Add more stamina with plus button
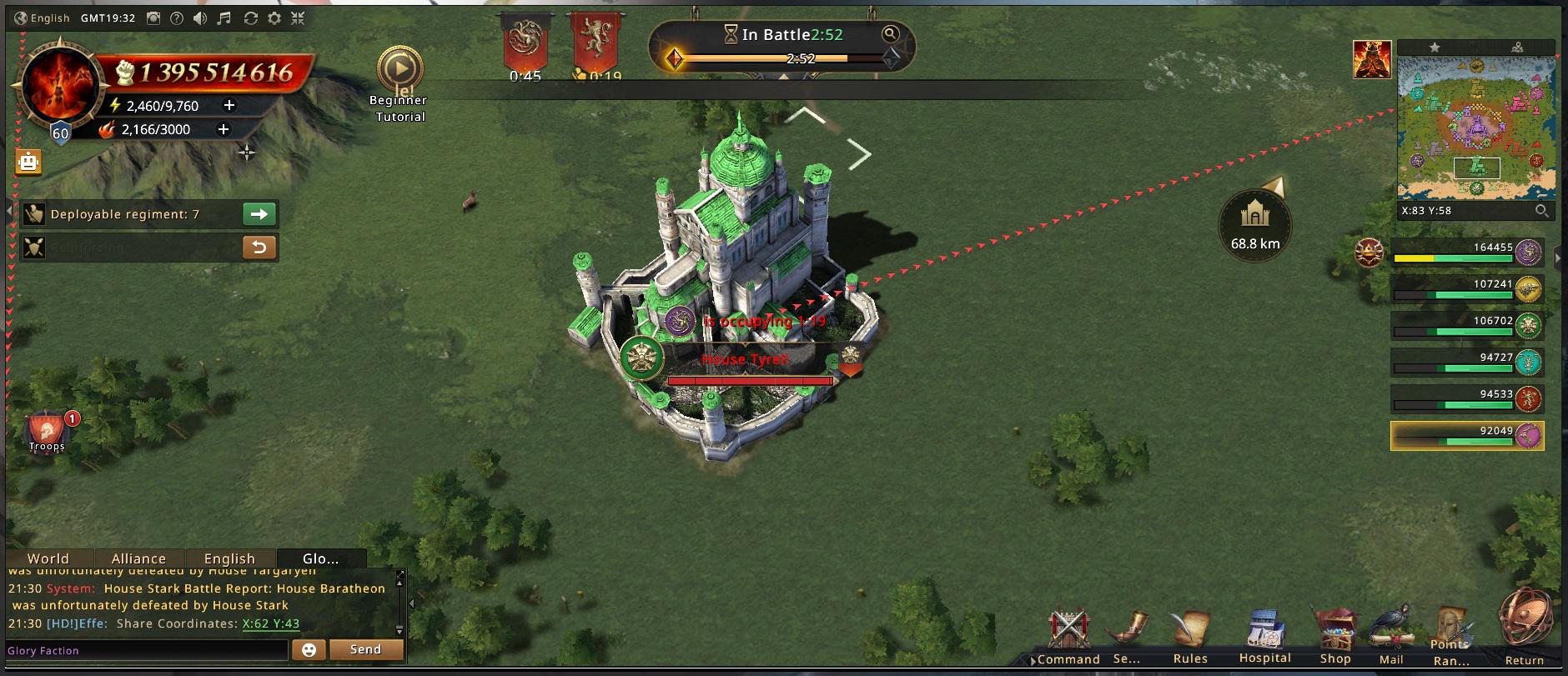The width and height of the screenshot is (1568, 676). [x=229, y=105]
